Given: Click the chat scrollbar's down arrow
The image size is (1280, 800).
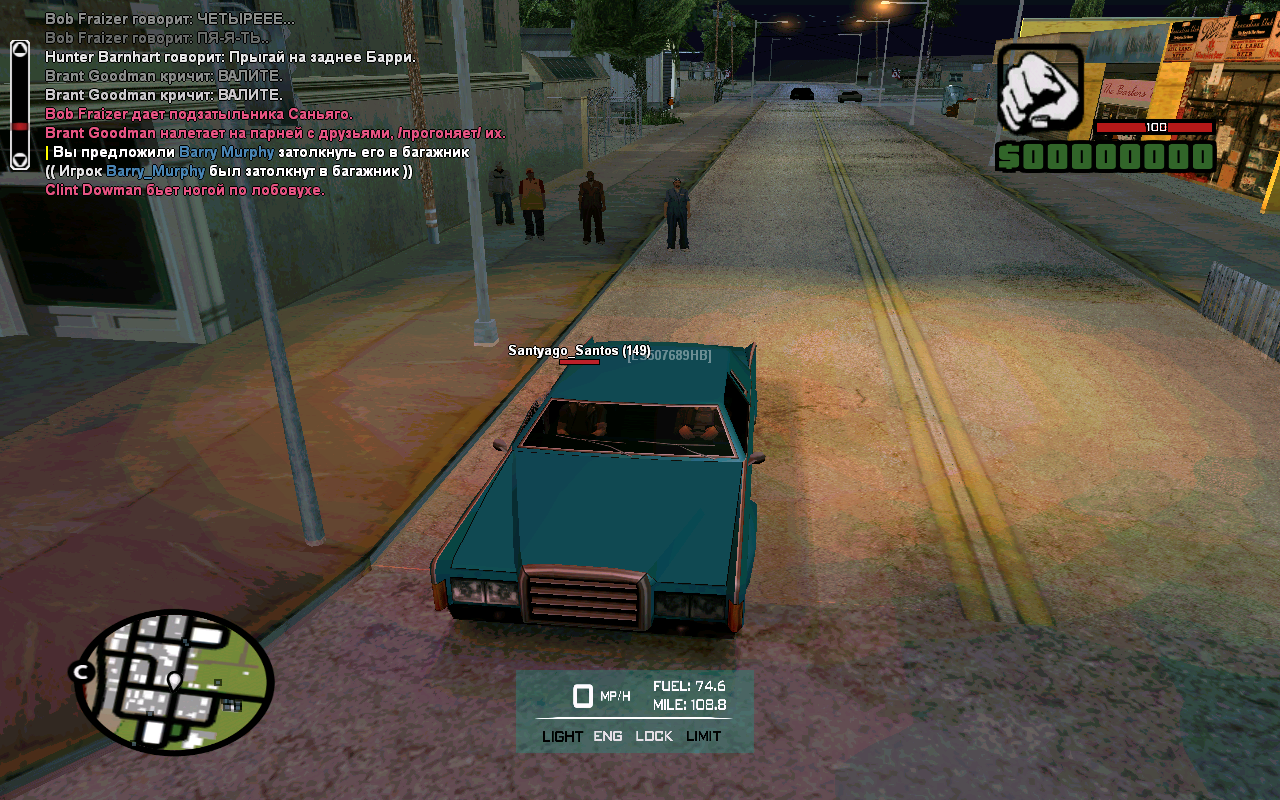Looking at the screenshot, I should pyautogui.click(x=19, y=159).
